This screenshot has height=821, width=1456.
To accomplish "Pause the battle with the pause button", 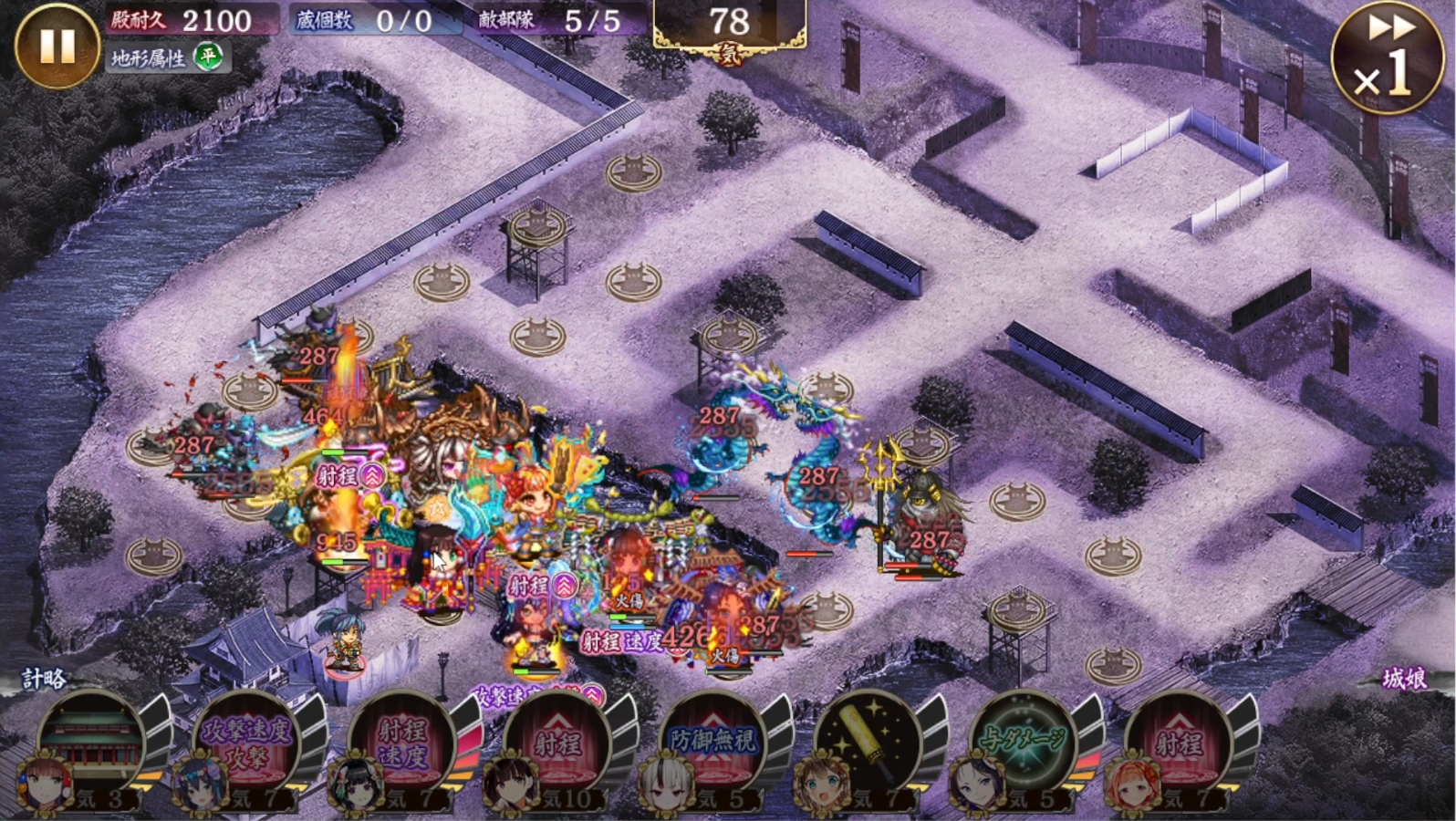I will pos(57,46).
